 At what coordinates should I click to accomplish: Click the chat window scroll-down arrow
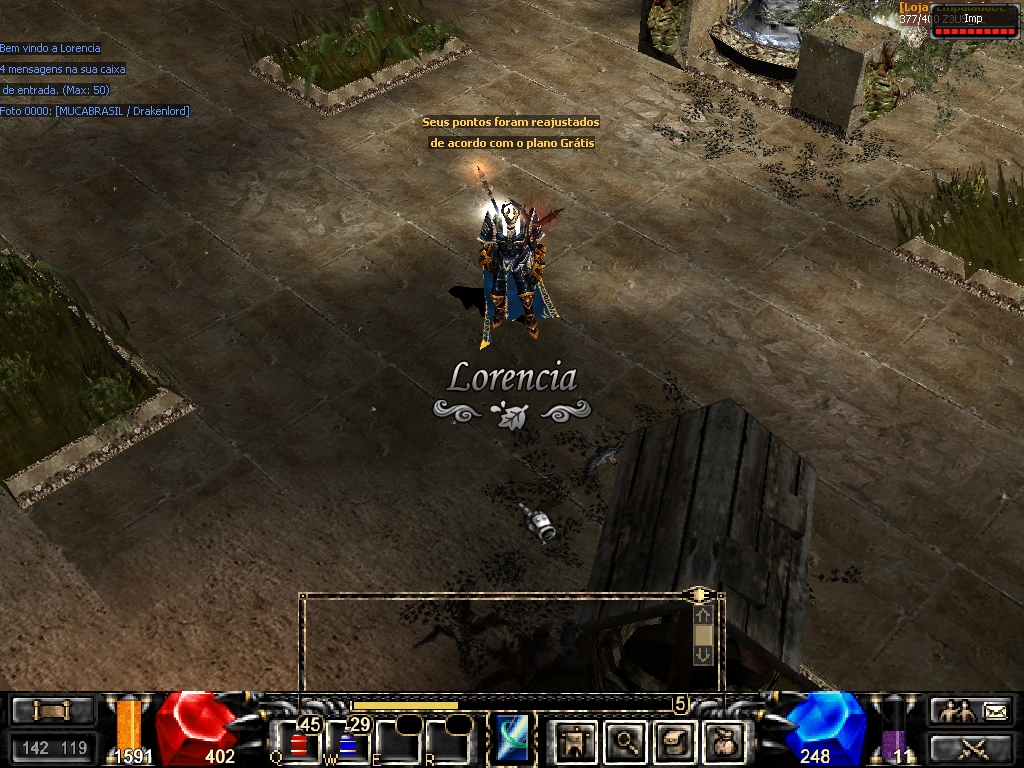(x=703, y=654)
